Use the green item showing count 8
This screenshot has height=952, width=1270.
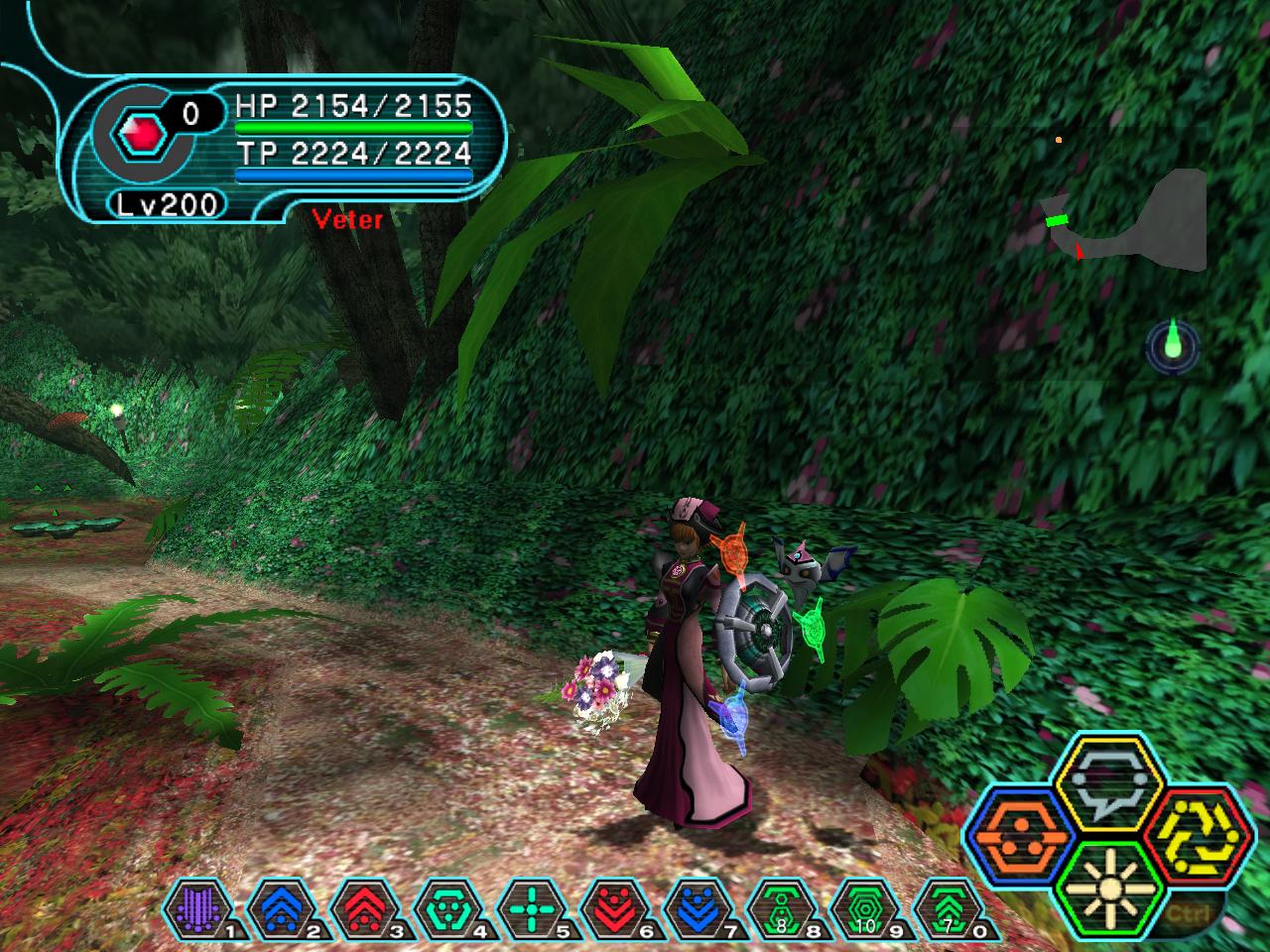click(782, 907)
